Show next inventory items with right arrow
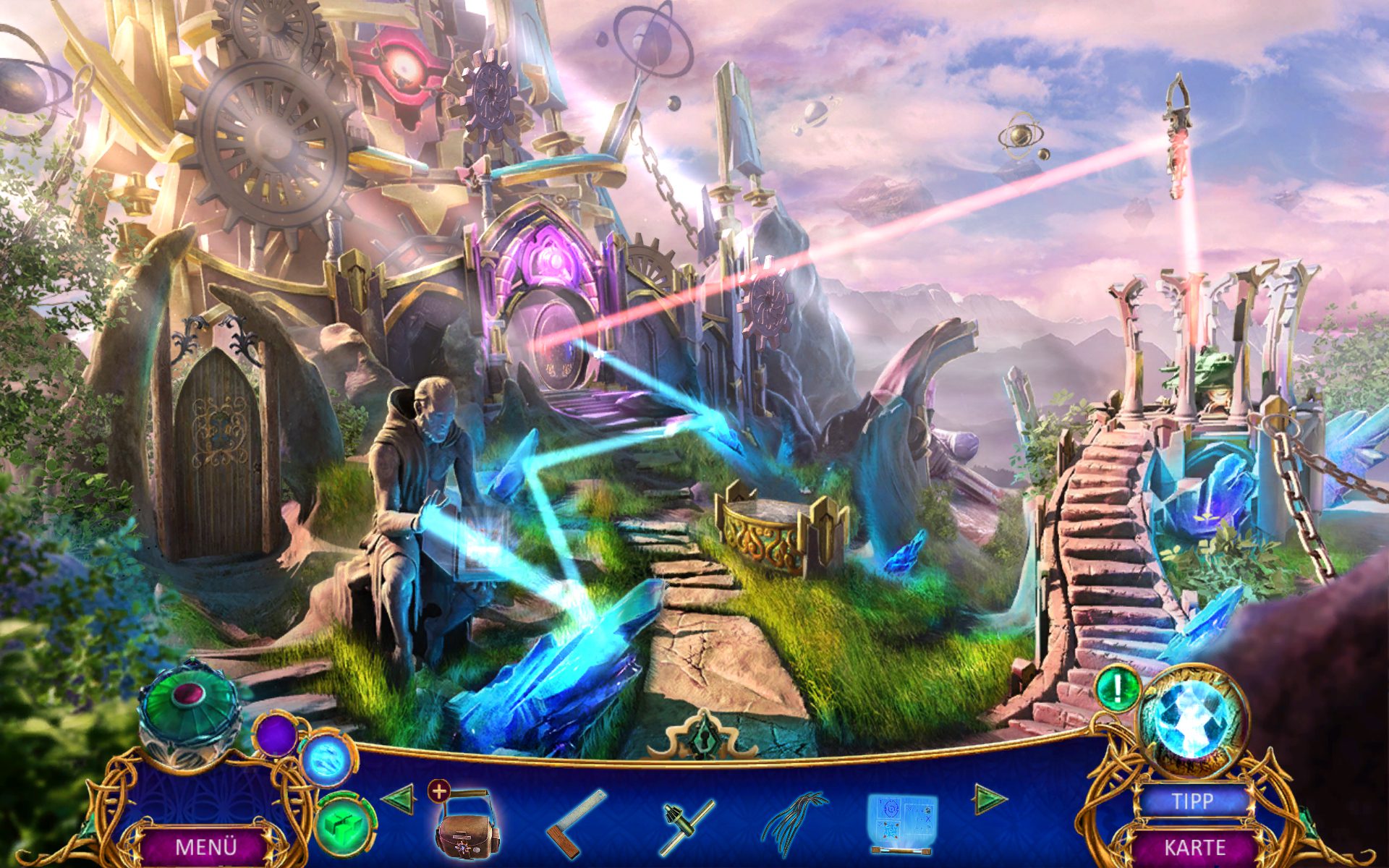 coord(989,799)
